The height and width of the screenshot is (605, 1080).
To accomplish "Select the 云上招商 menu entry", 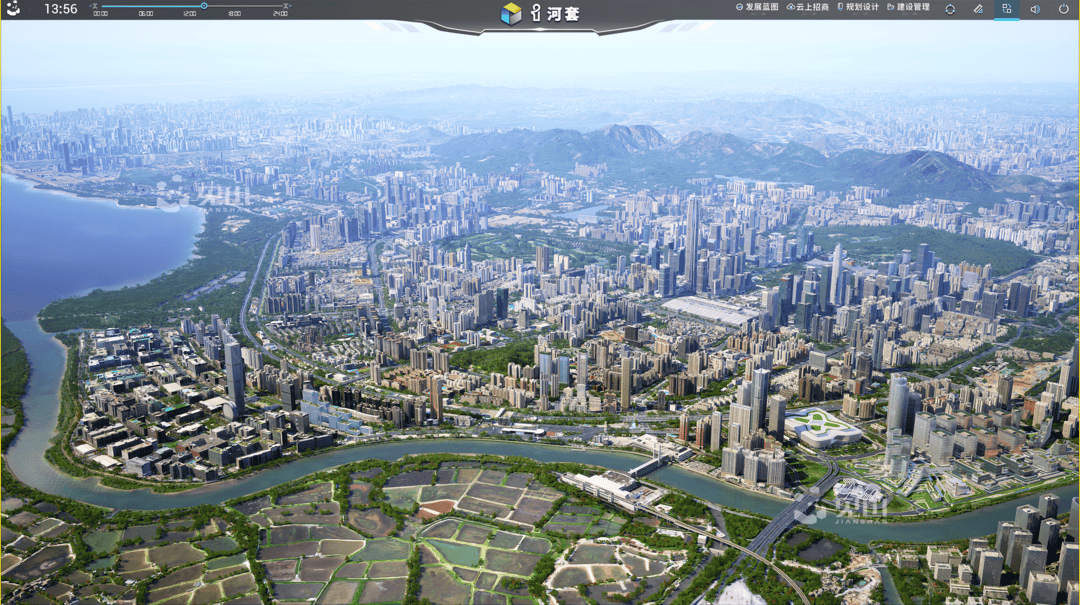I will point(808,7).
